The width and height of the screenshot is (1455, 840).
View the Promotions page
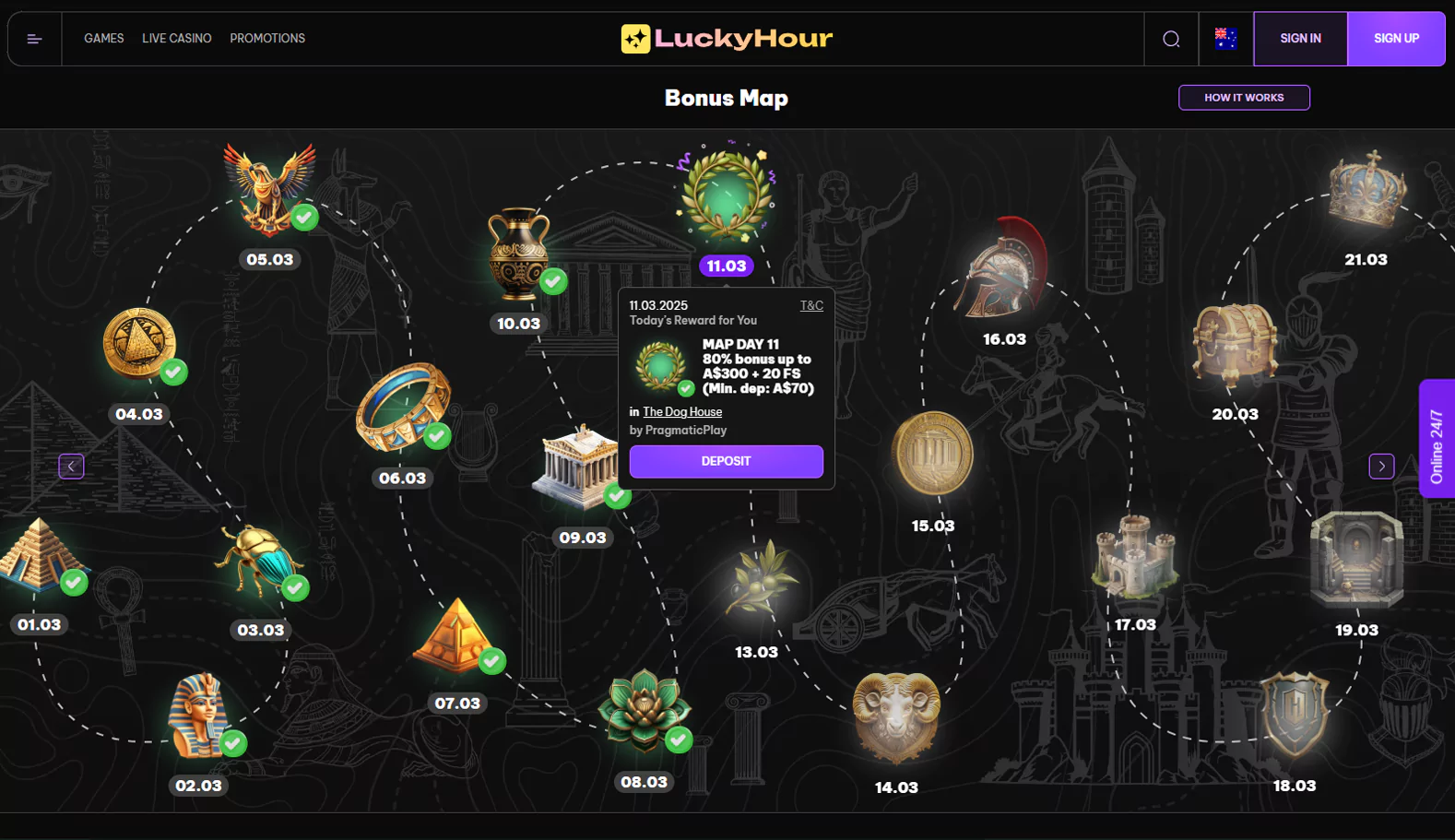[x=267, y=39]
